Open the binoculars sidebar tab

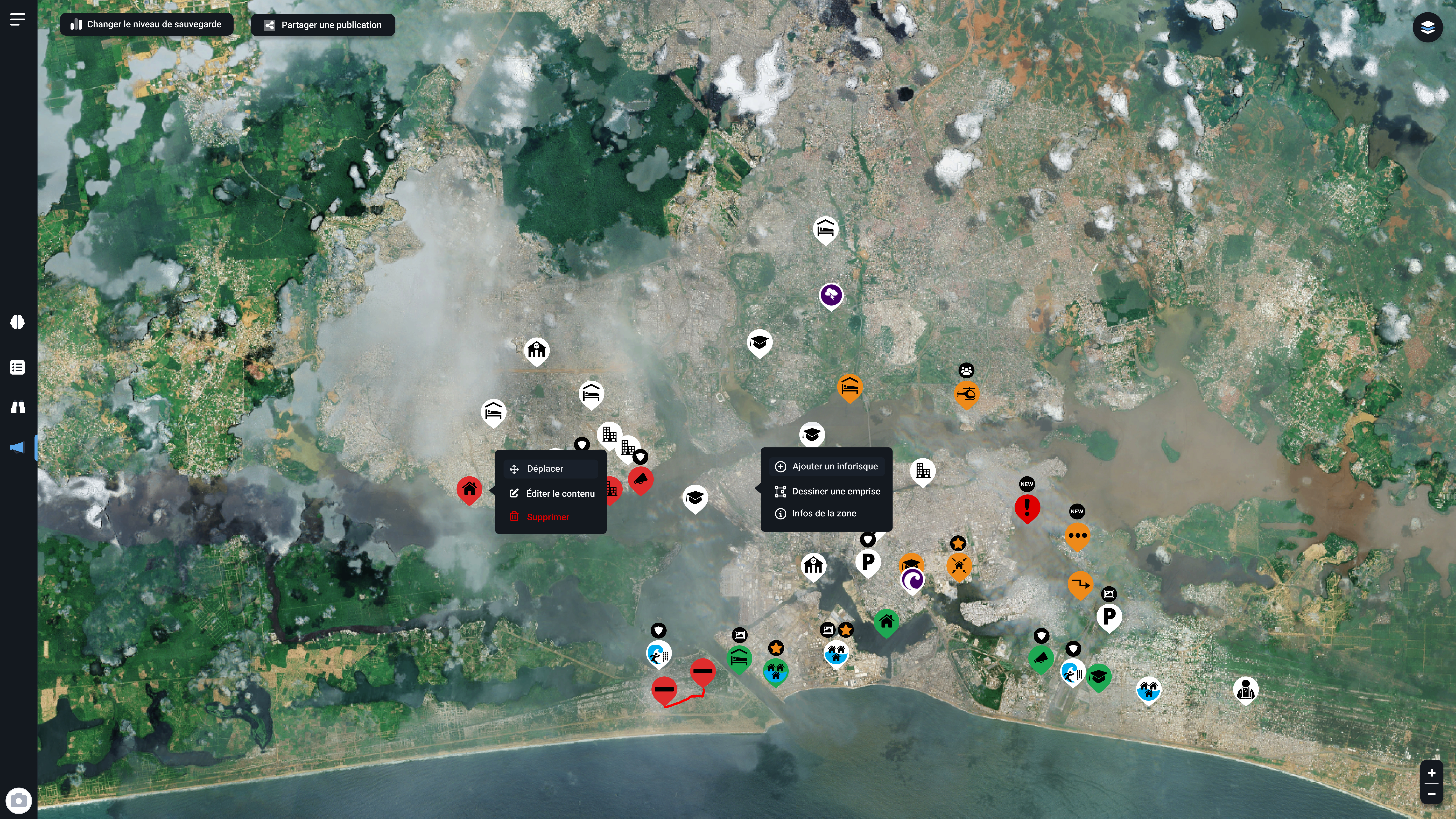17,407
